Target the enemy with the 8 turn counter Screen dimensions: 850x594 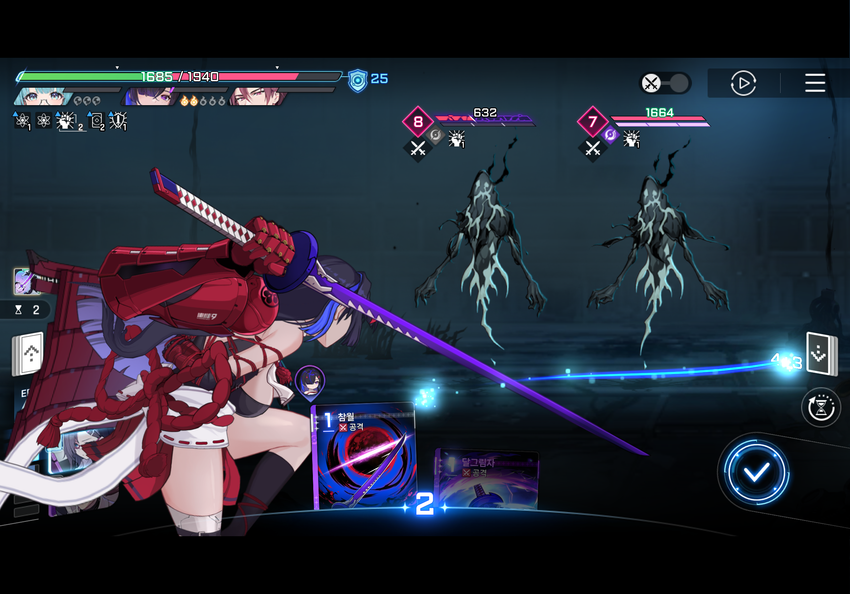482,240
